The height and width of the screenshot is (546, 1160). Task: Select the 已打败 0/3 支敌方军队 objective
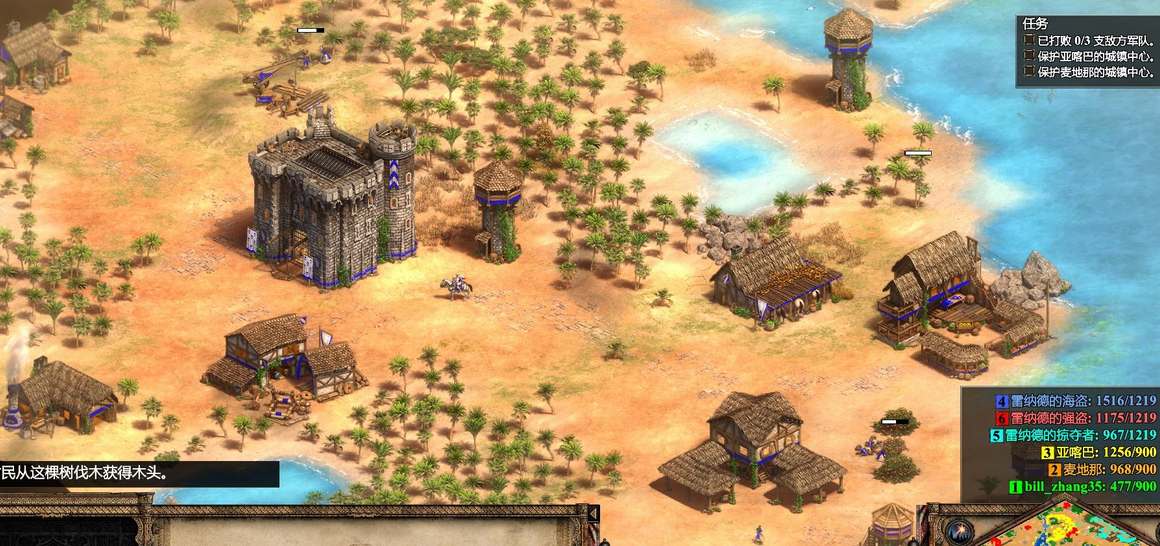coord(1090,40)
